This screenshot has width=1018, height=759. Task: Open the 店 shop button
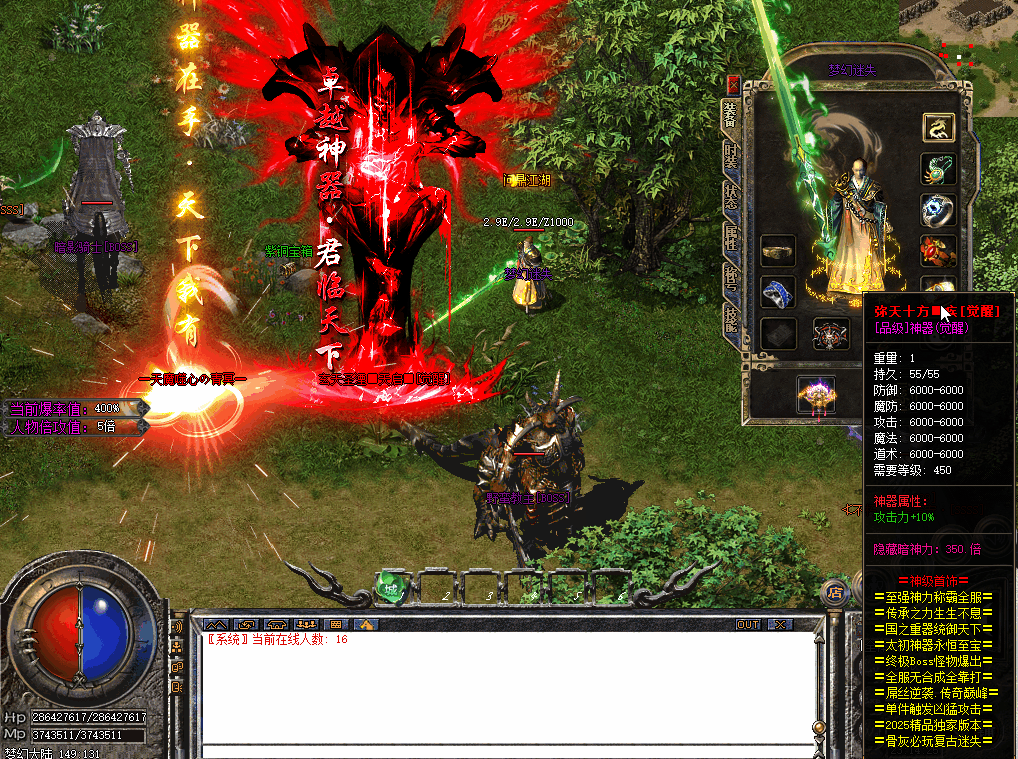click(834, 592)
